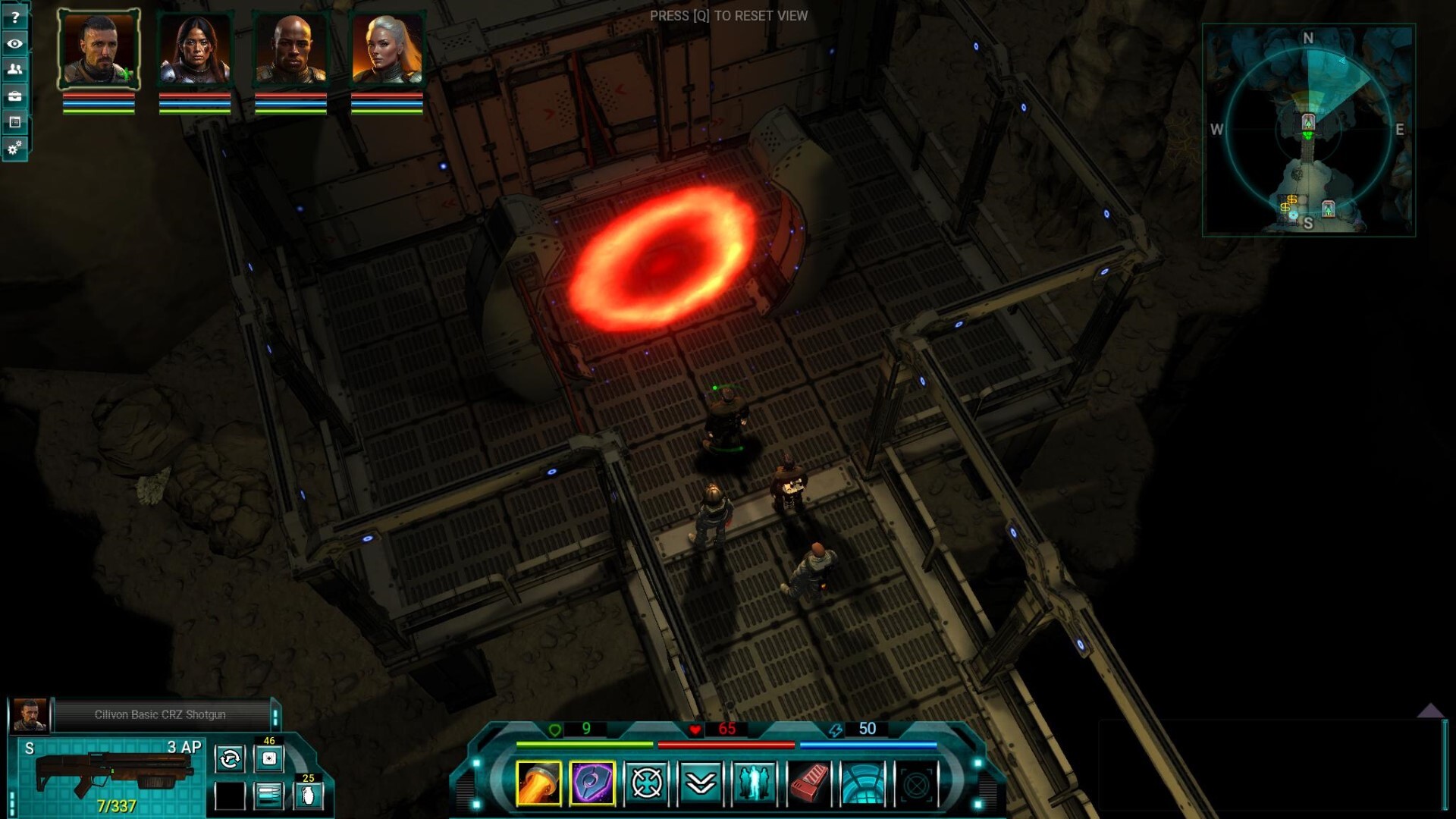This screenshot has width=1456, height=819.
Task: Select the silver-haired woman's portrait
Action: pyautogui.click(x=387, y=49)
